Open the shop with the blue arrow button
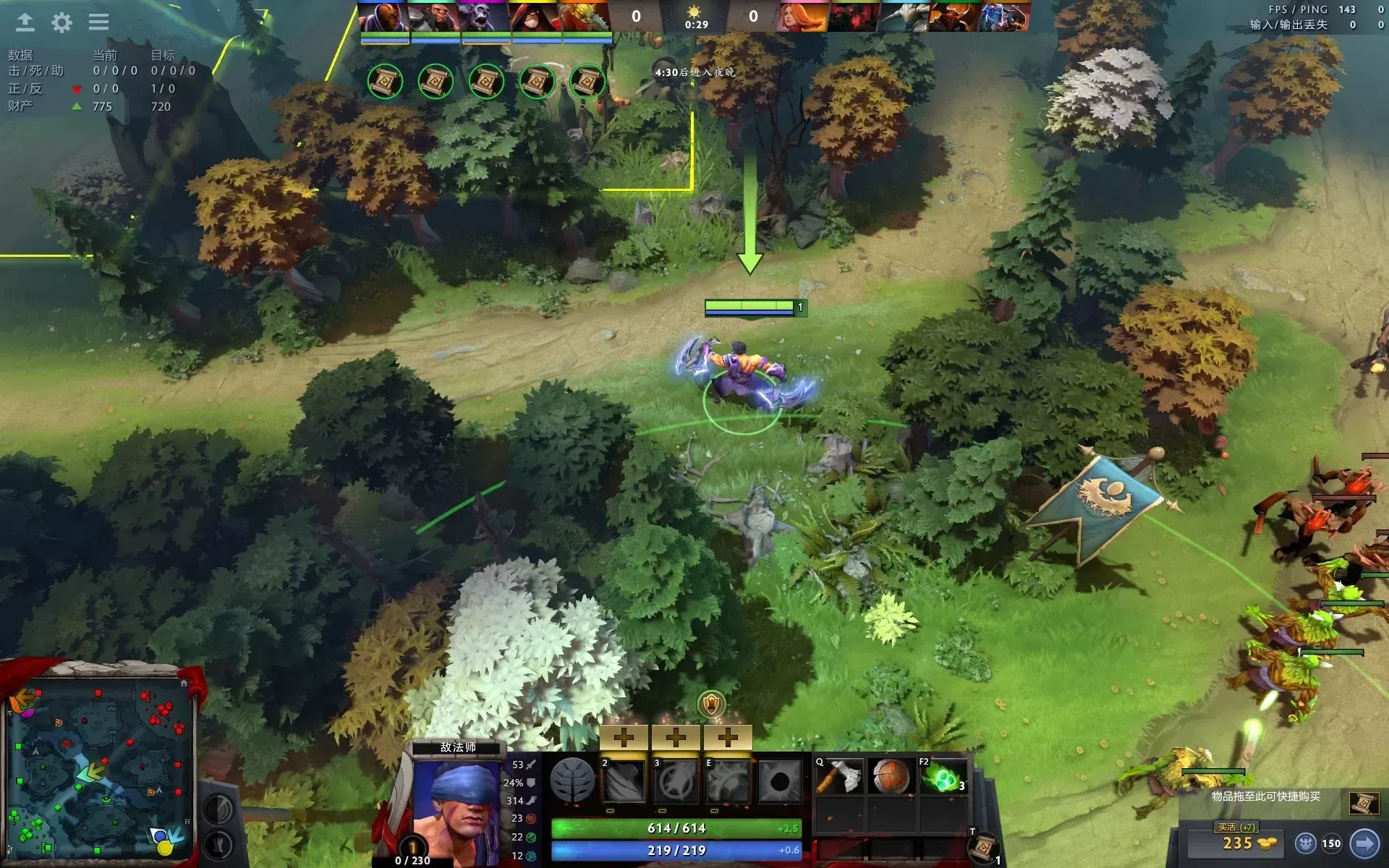The height and width of the screenshot is (868, 1389). [x=1364, y=843]
